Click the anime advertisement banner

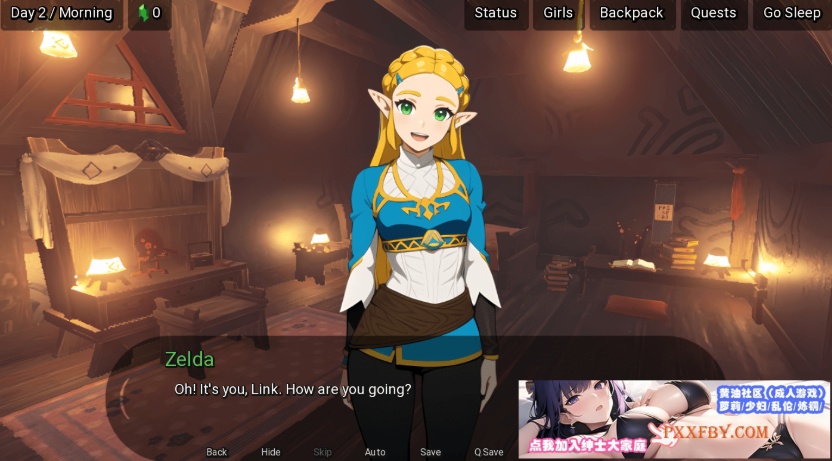point(674,419)
